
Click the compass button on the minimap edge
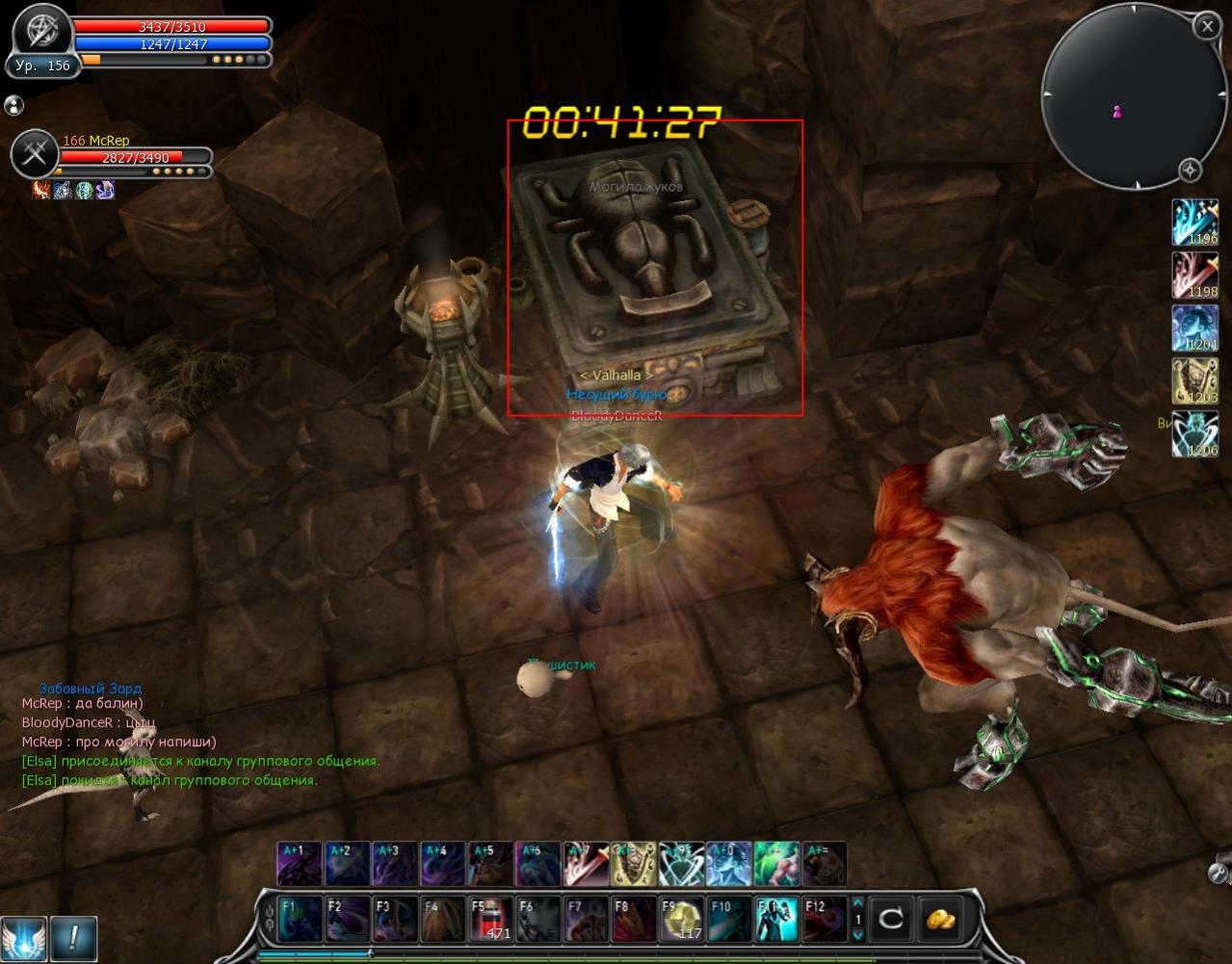pyautogui.click(x=1191, y=170)
